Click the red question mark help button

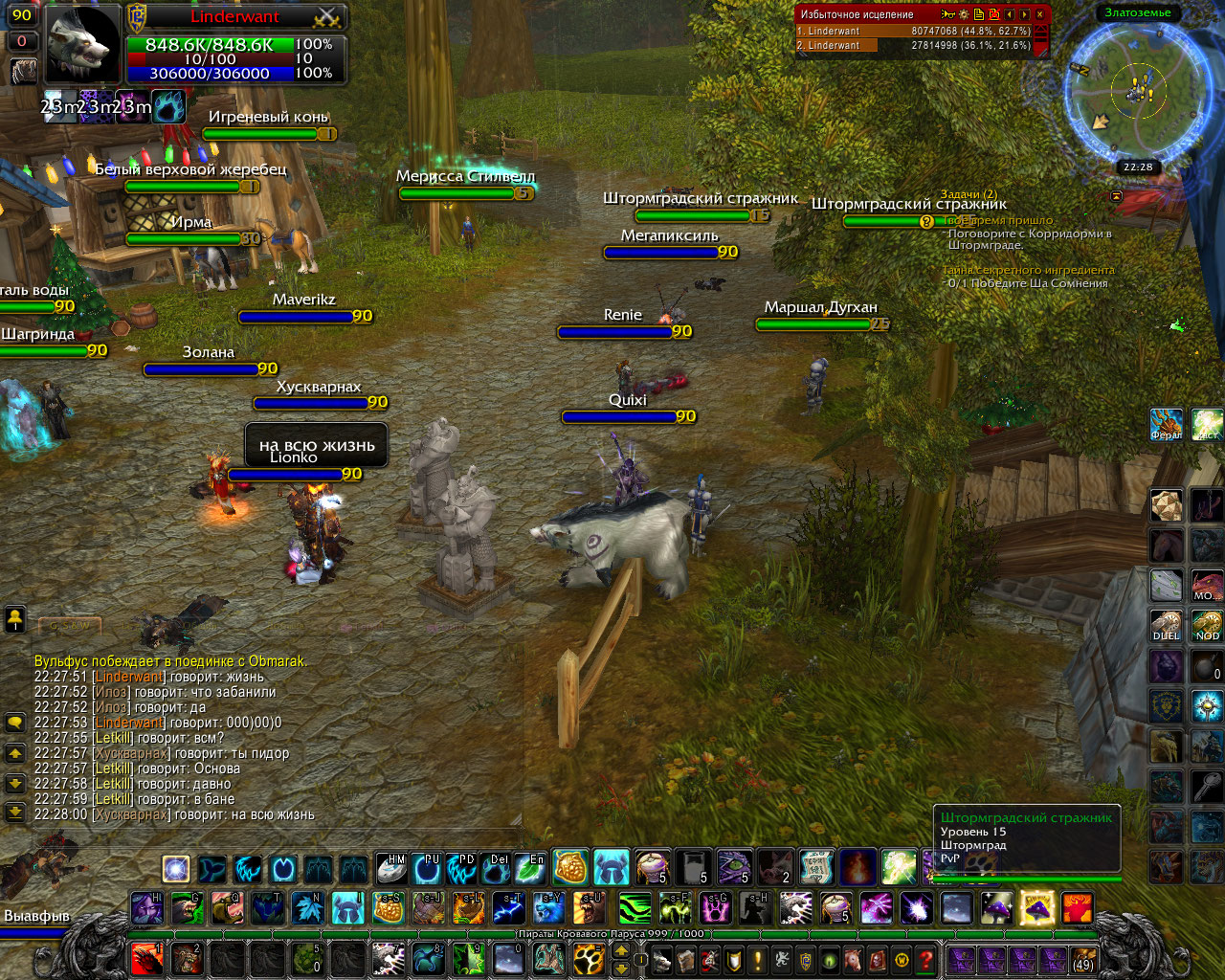(924, 959)
